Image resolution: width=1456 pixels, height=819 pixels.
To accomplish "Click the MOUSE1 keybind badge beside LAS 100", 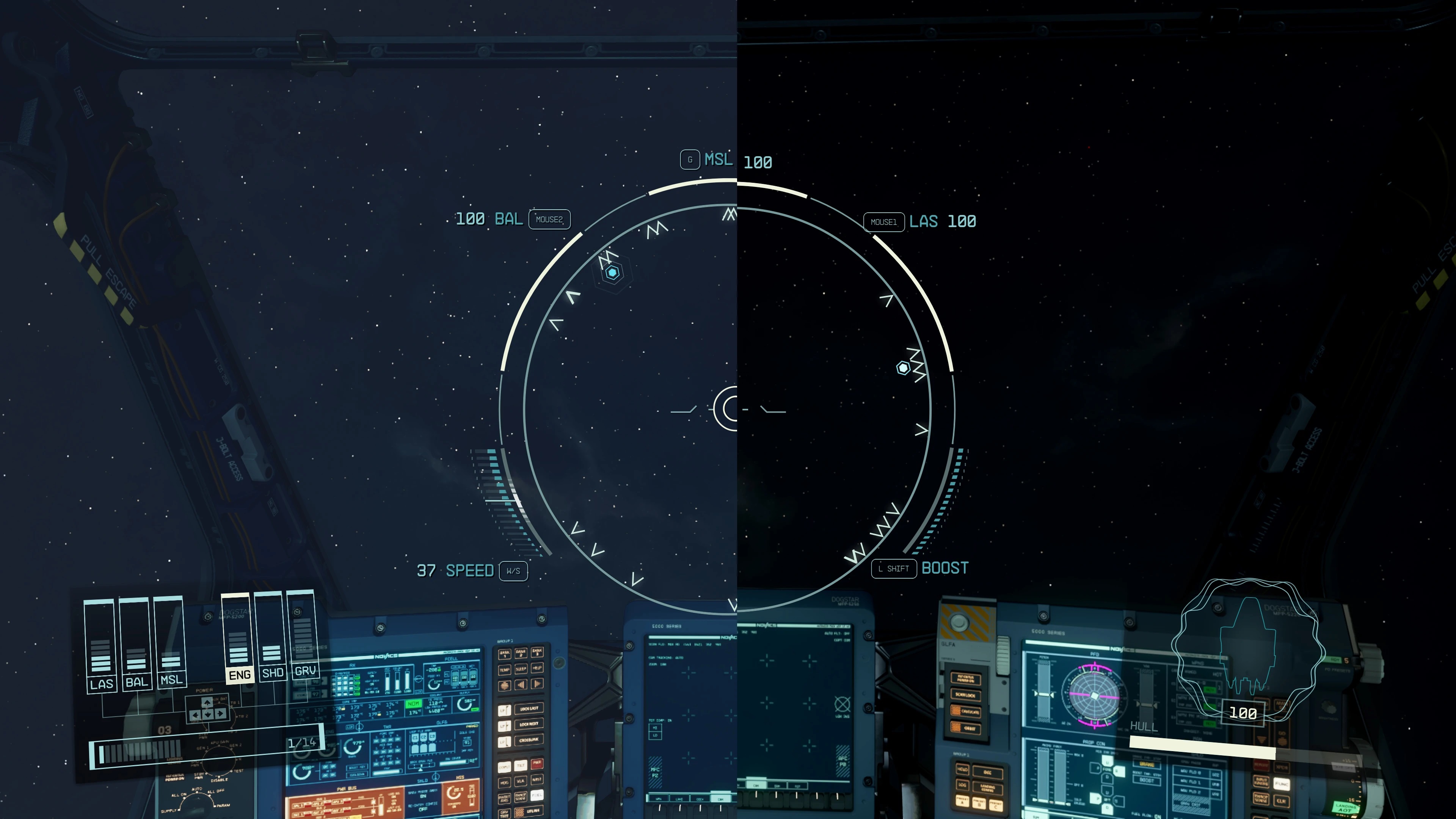I will [884, 221].
